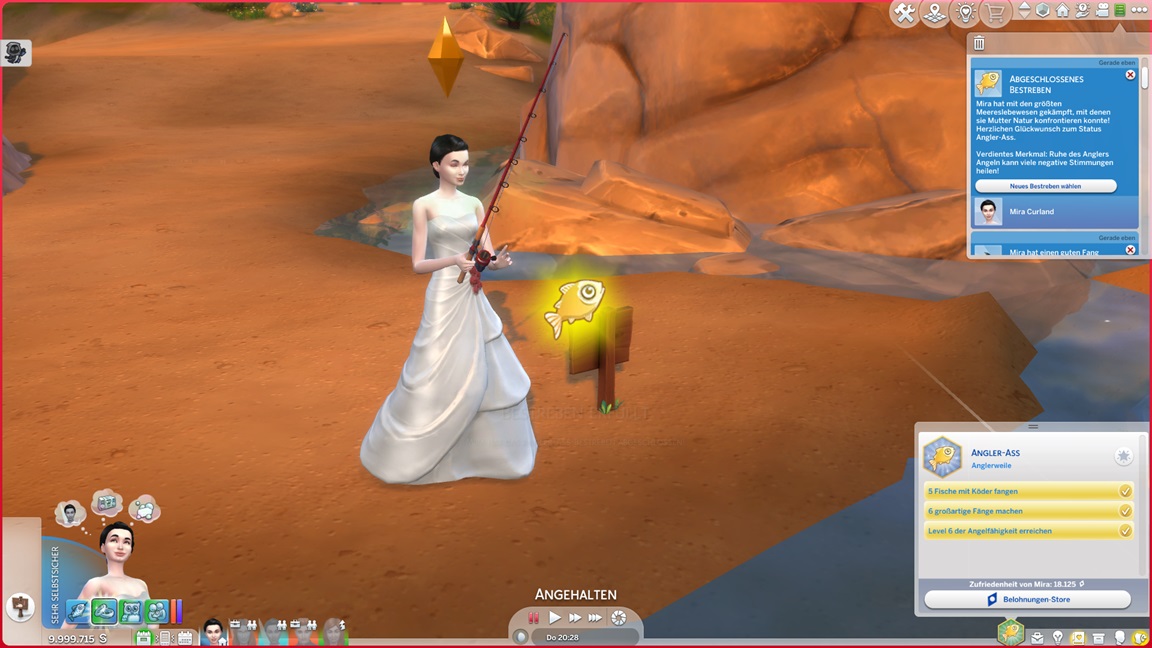Screen dimensions: 1152x648
Task: Open the Belohnungen-Store
Action: (1027, 599)
